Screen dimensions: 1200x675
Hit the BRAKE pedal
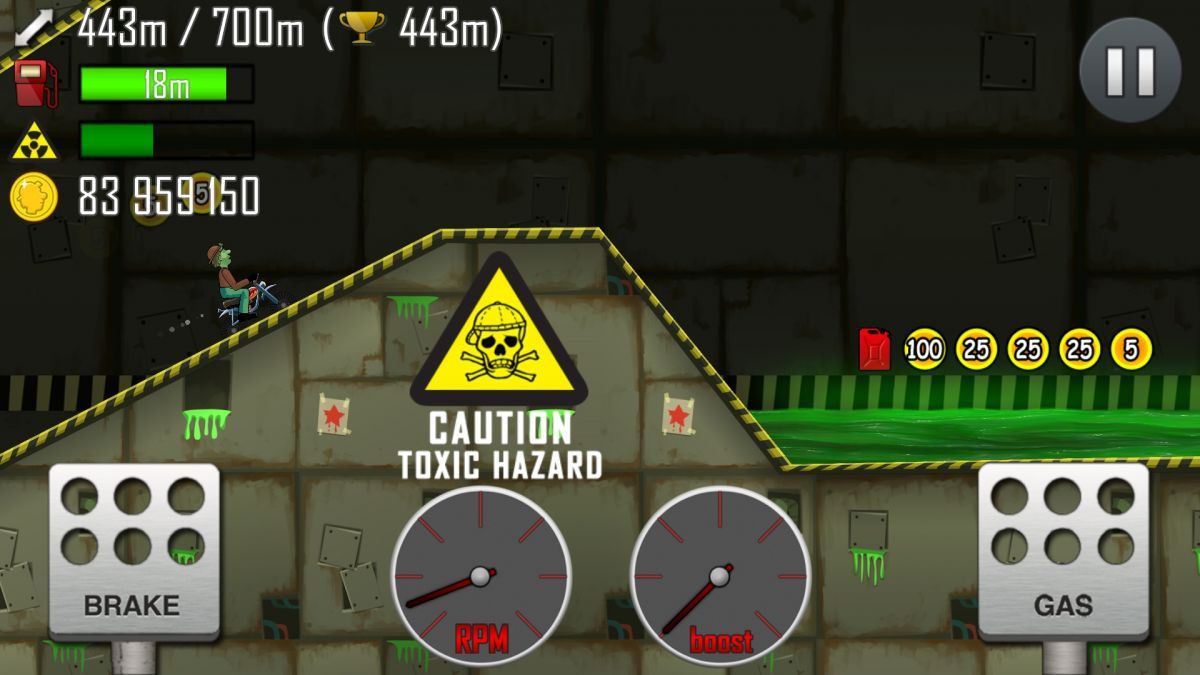pyautogui.click(x=133, y=549)
